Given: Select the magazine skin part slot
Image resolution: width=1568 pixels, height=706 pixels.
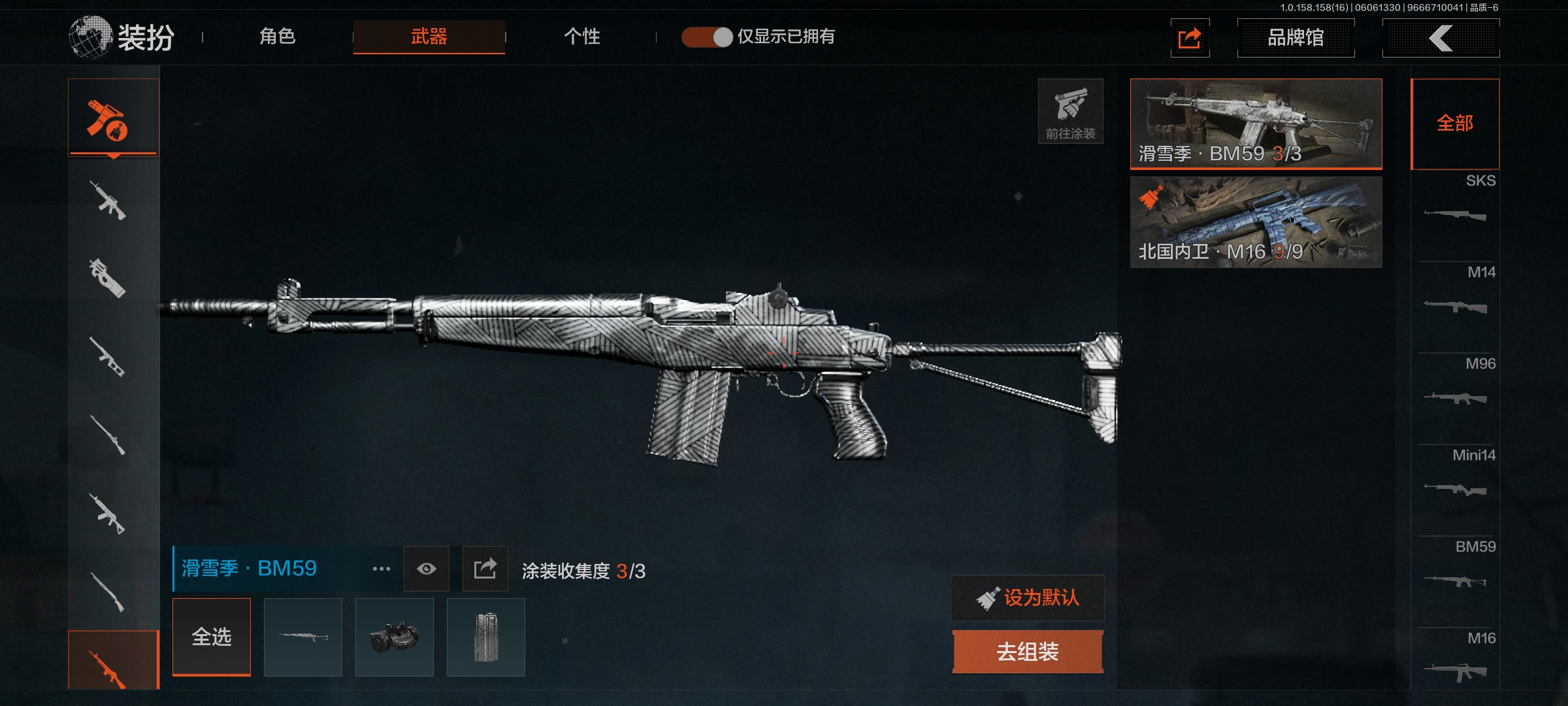Looking at the screenshot, I should pos(486,637).
